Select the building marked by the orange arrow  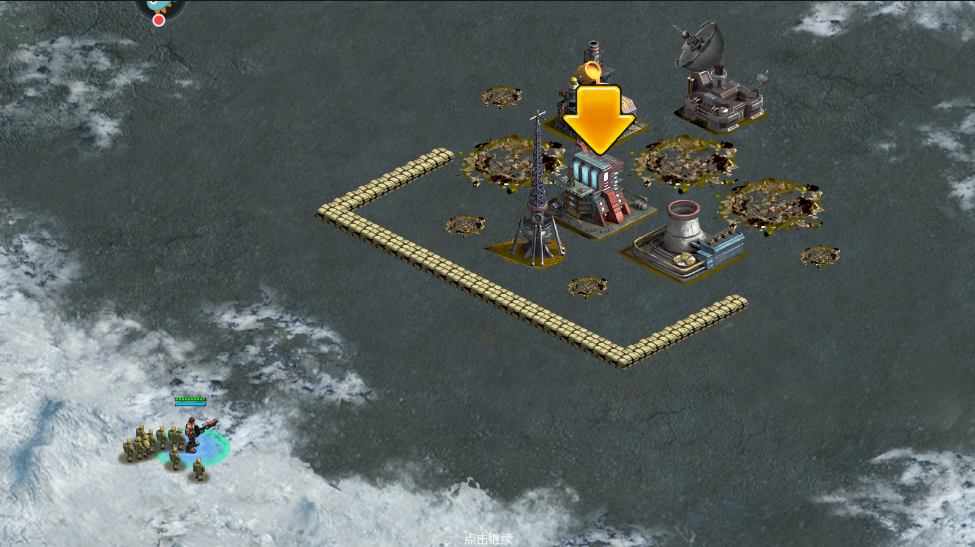tap(597, 192)
